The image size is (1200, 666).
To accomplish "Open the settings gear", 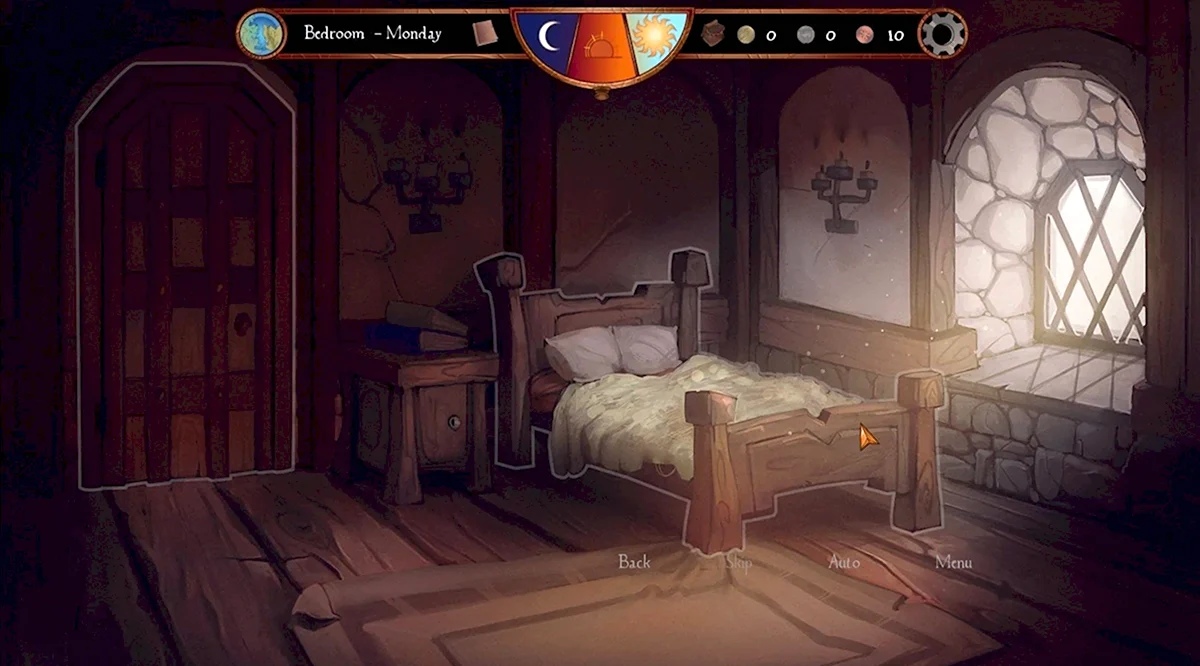I will click(x=942, y=34).
